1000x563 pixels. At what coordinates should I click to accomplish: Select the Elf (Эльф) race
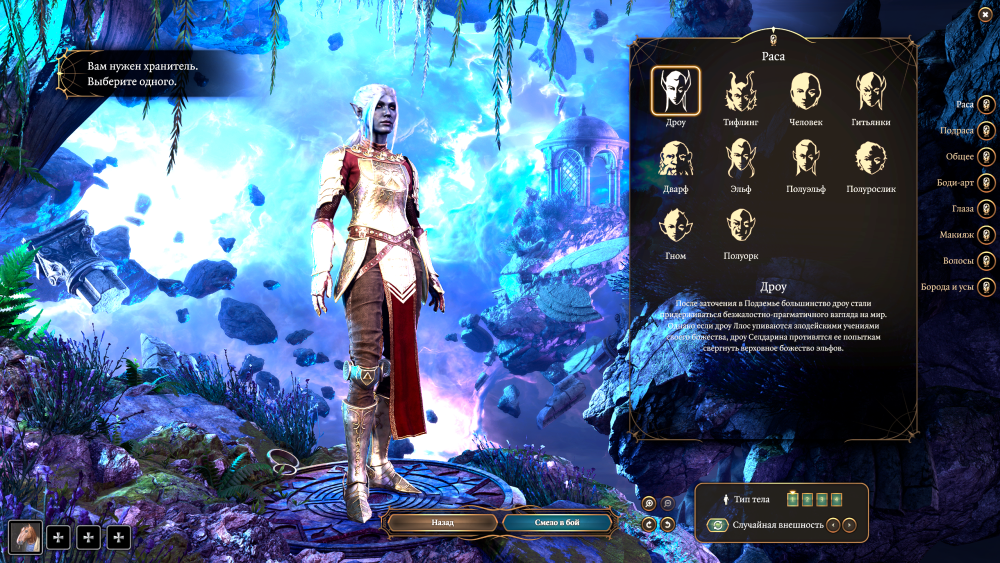740,158
